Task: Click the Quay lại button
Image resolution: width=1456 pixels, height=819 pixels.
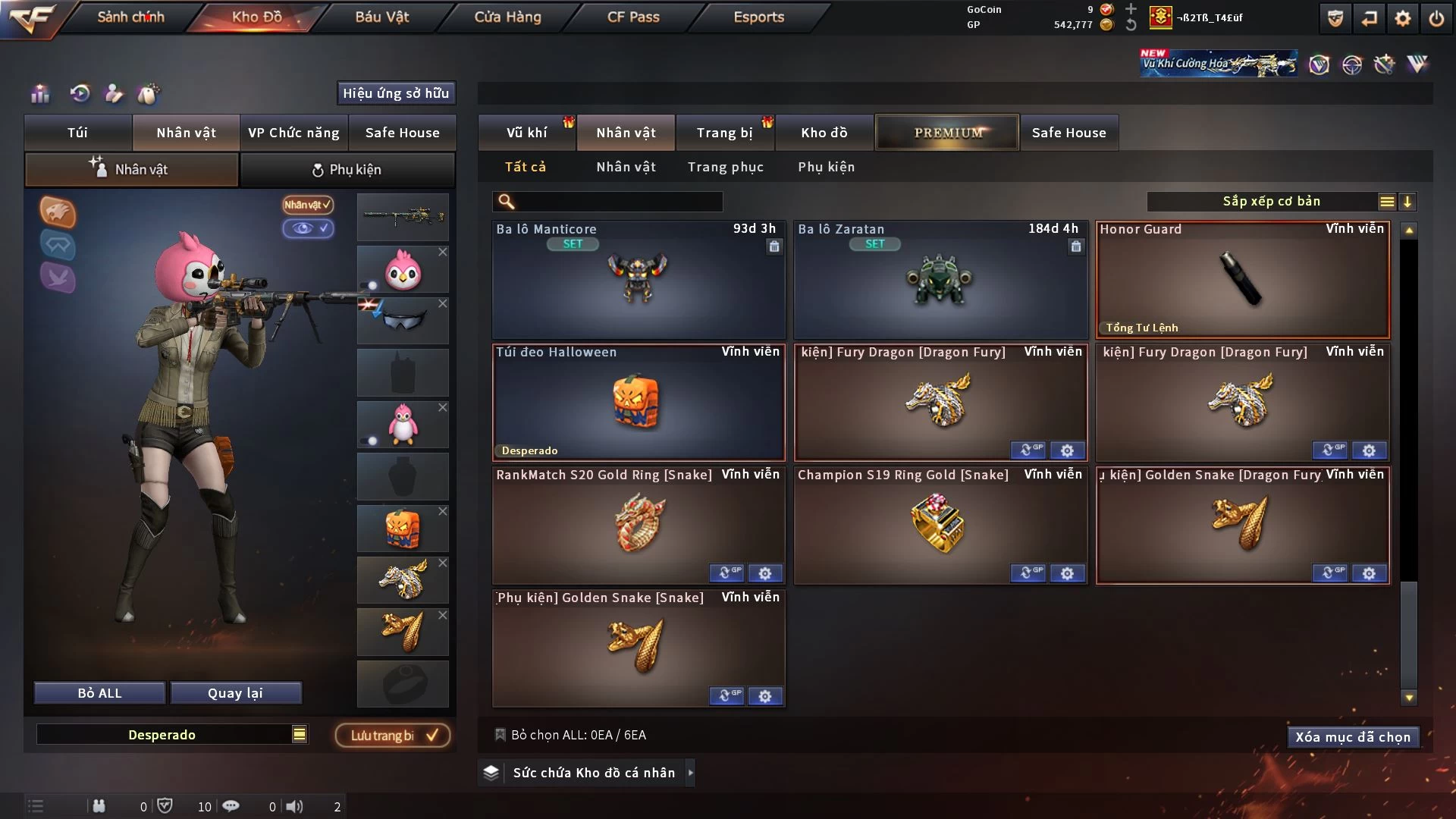Action: click(235, 693)
